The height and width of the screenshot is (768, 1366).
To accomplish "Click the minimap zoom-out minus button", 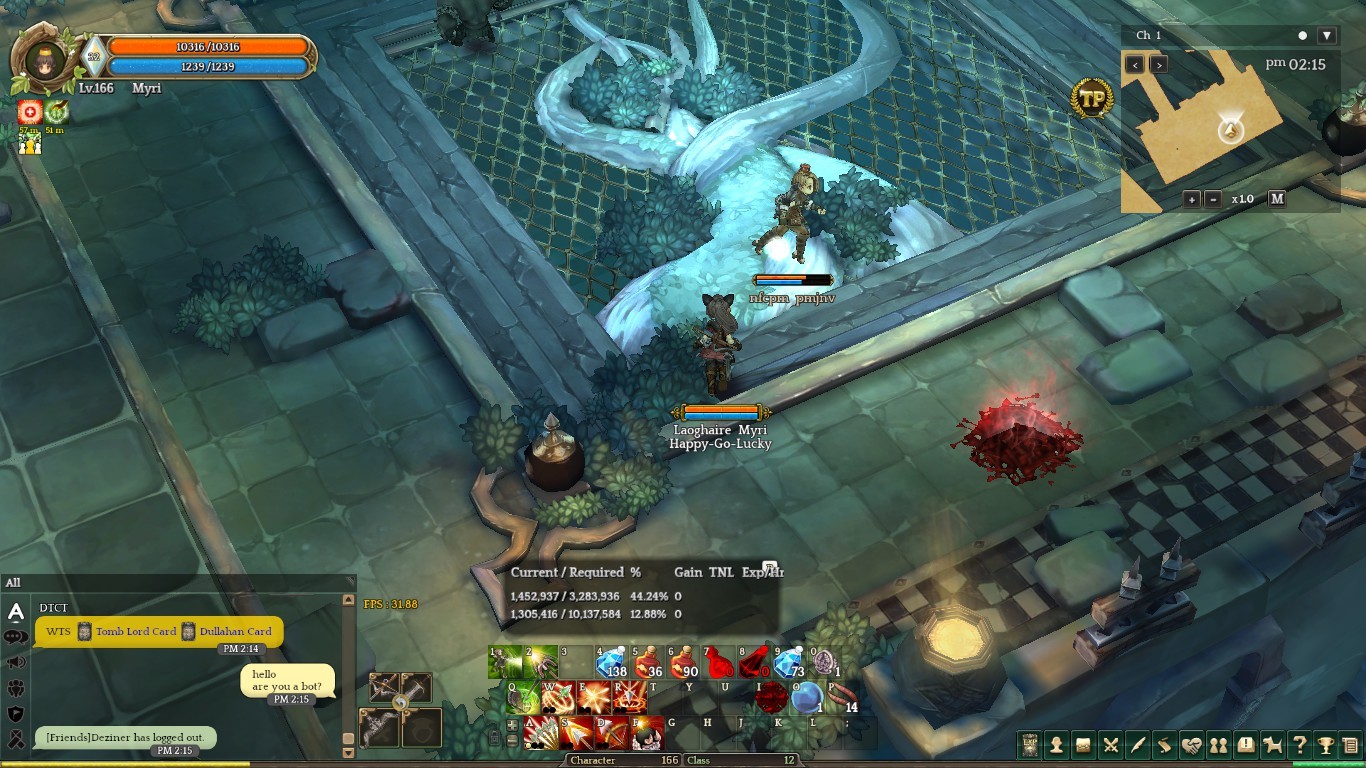I will pyautogui.click(x=1213, y=199).
